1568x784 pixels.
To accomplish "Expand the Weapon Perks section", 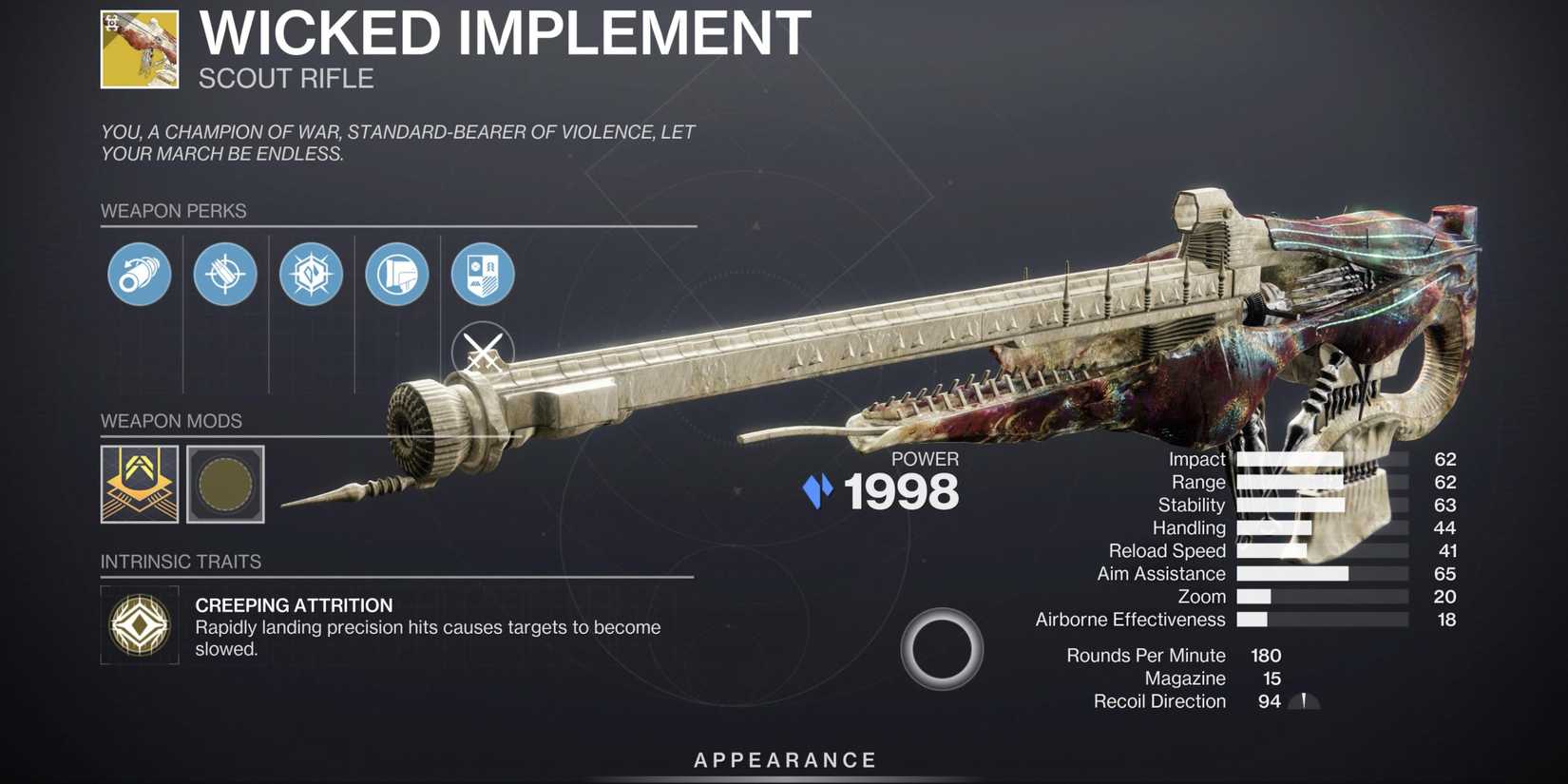I will click(173, 211).
